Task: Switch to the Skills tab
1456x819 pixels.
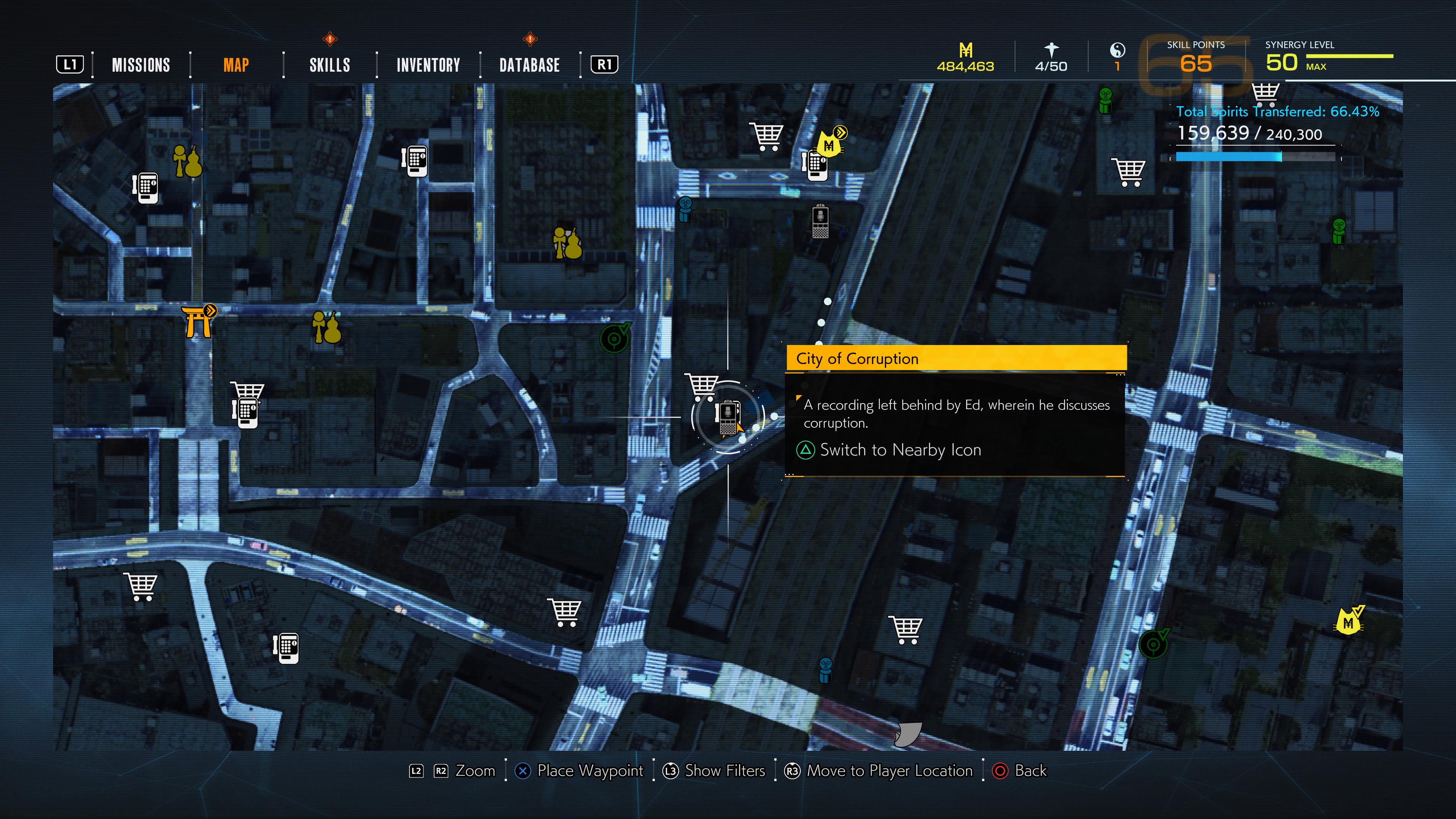Action: [x=329, y=65]
